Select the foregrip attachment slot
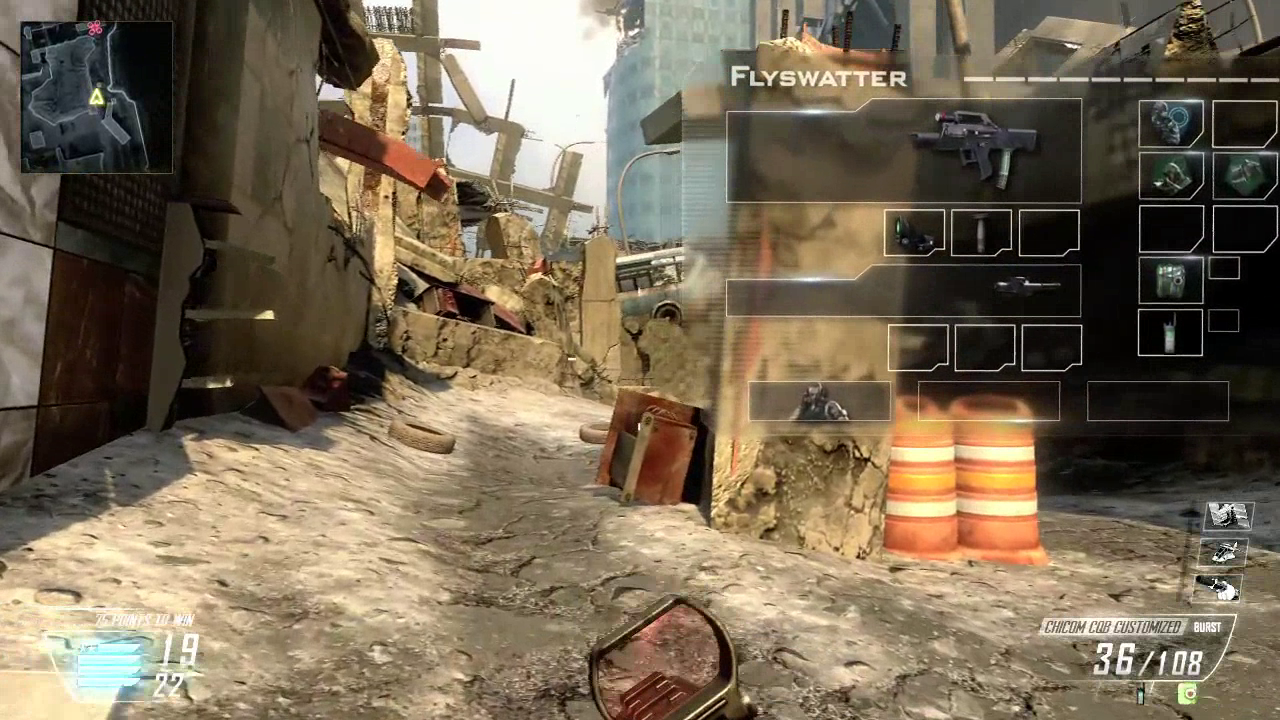The height and width of the screenshot is (720, 1280). 981,233
